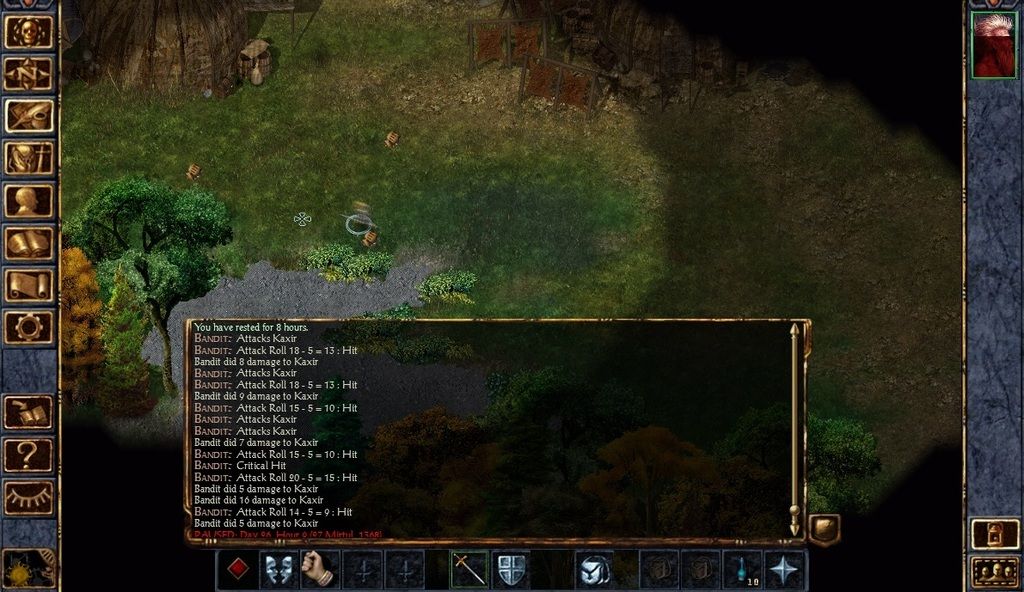The height and width of the screenshot is (592, 1024).
Task: Click the red diamond action button
Action: point(237,569)
